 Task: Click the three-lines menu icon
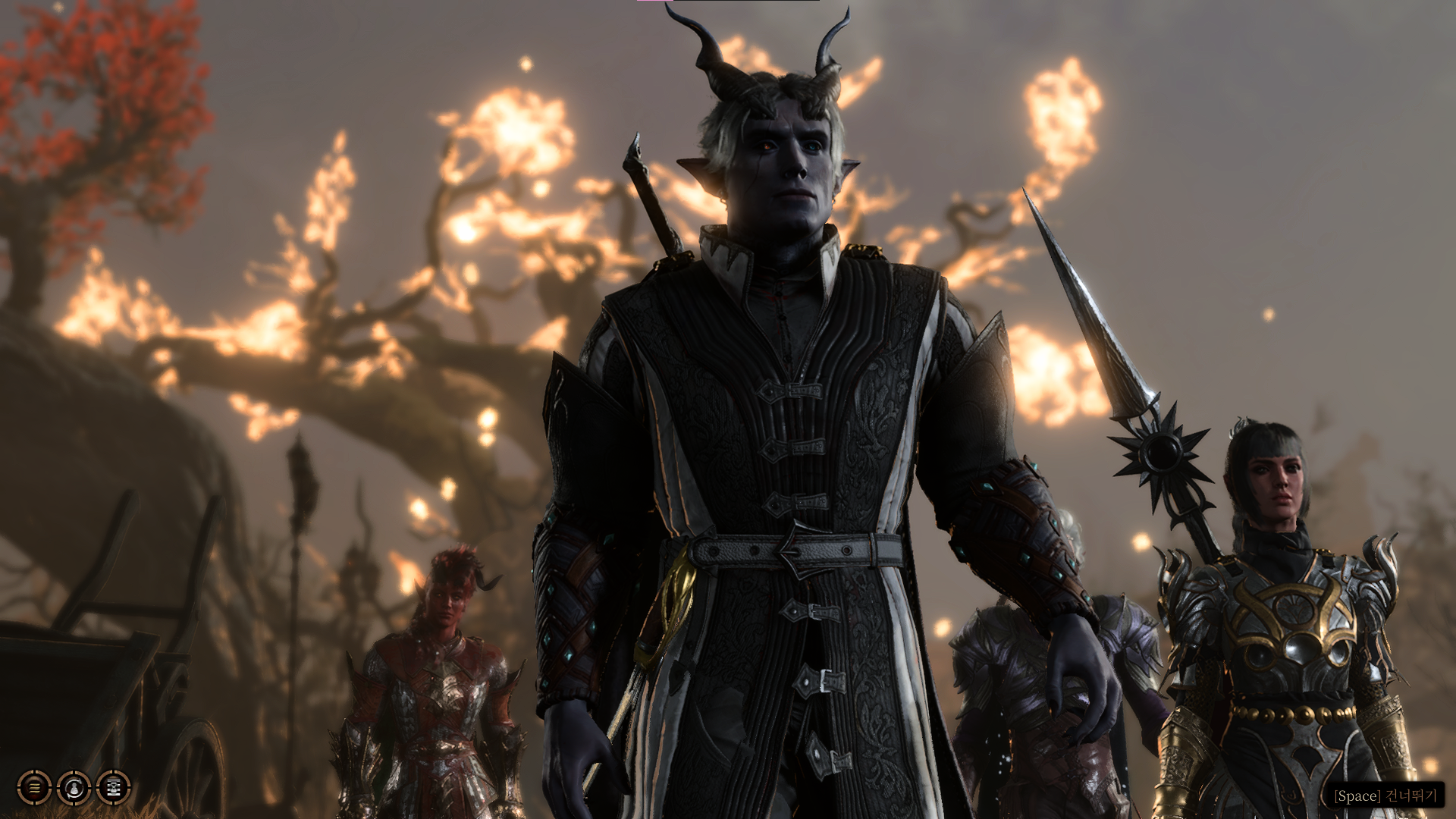point(34,788)
